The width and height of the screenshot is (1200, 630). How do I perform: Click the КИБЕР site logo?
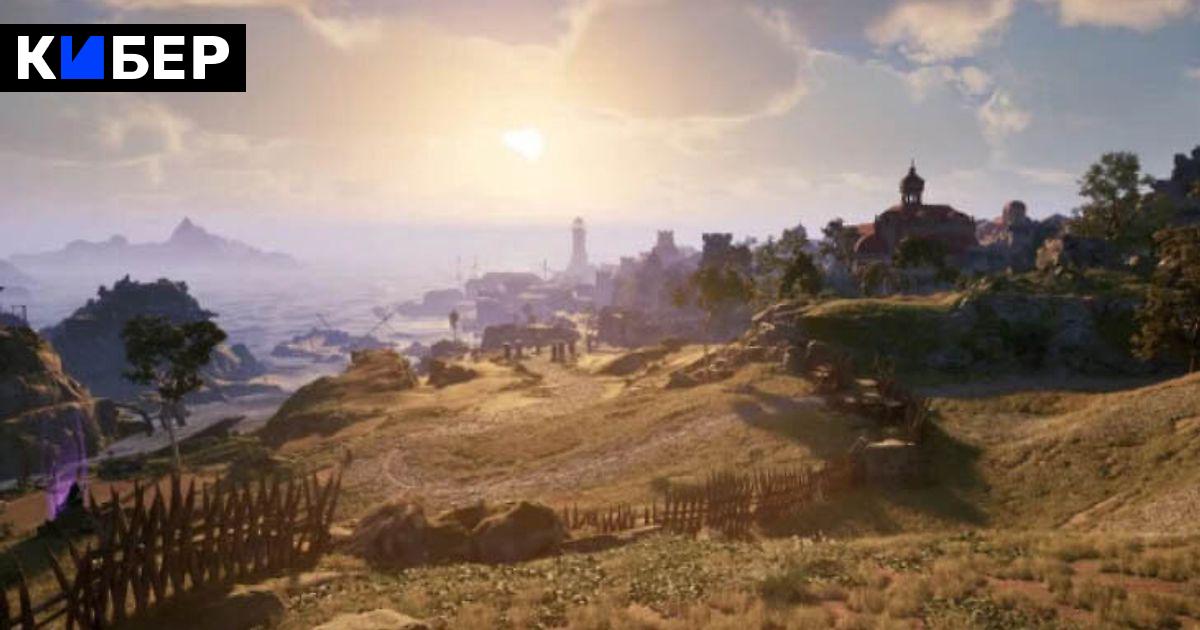123,58
